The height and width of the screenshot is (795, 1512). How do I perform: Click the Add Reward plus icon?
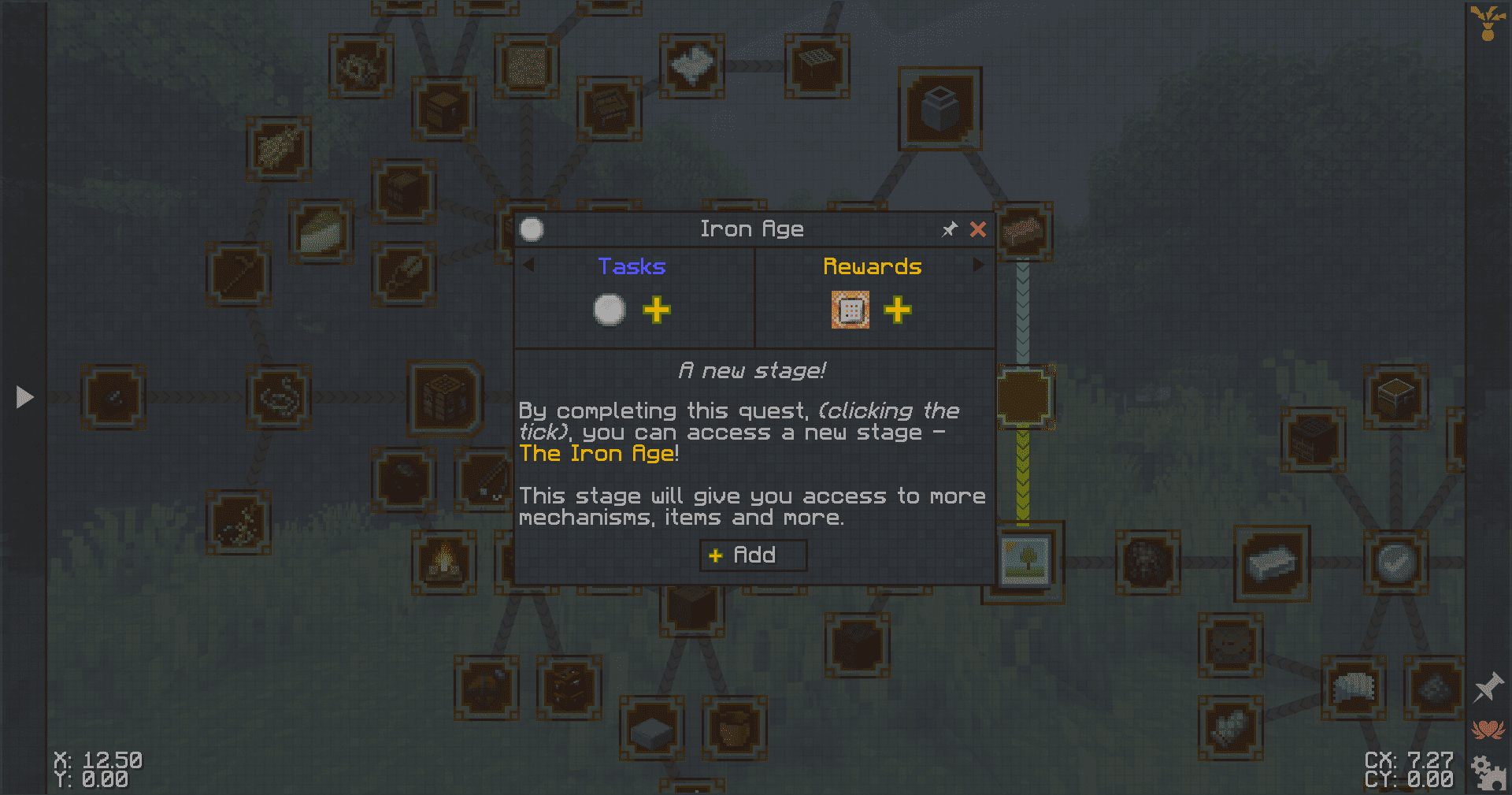[x=898, y=310]
